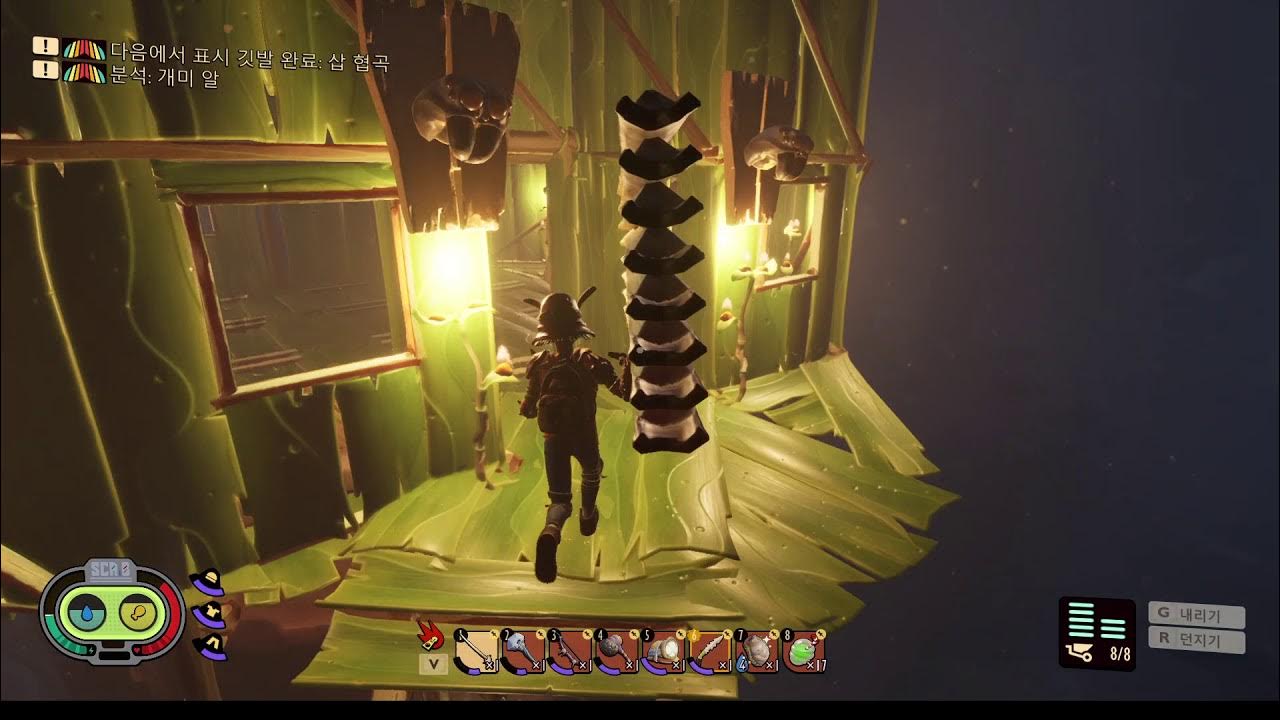Select the spear in hotbar slot 1
This screenshot has width=1280, height=720.
(475, 652)
